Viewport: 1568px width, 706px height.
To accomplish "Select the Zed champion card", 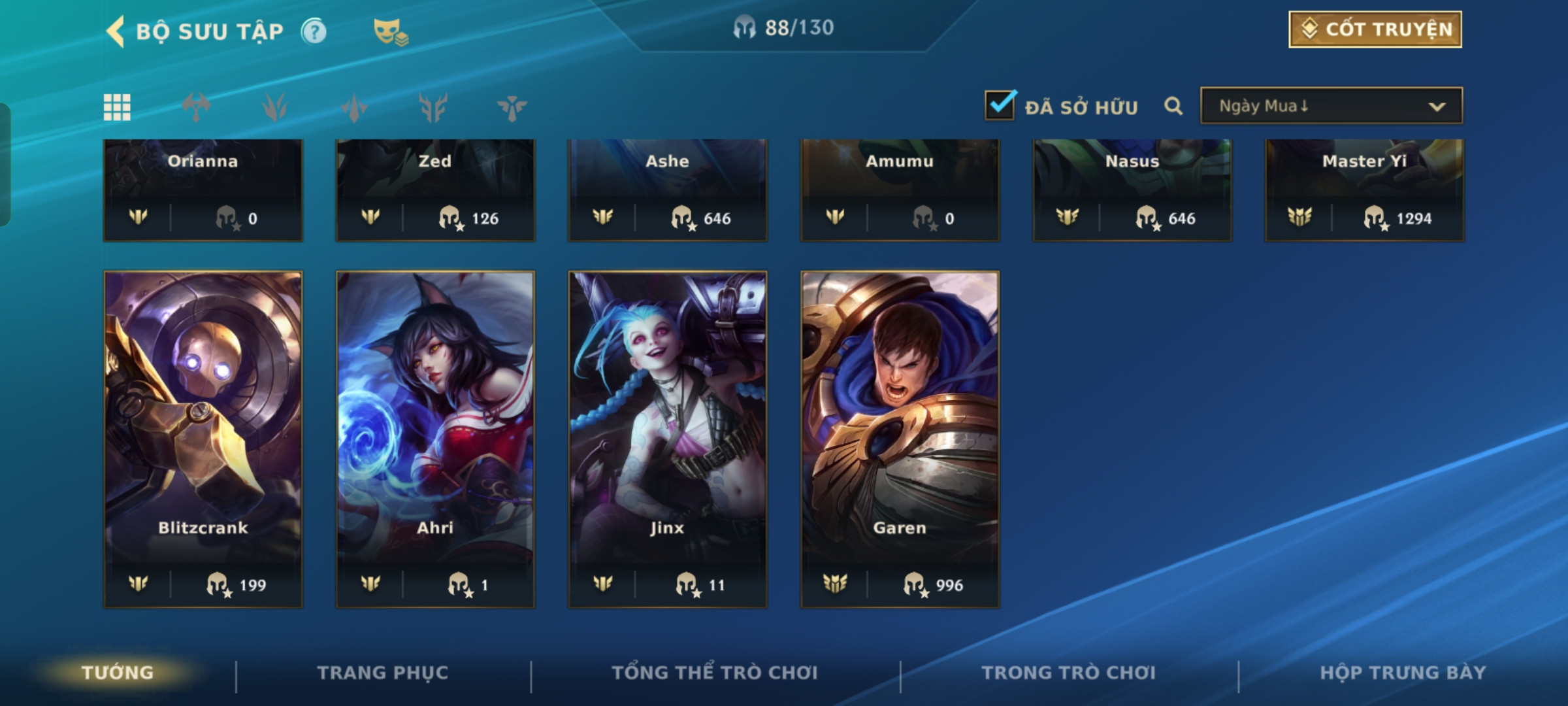I will pyautogui.click(x=435, y=190).
